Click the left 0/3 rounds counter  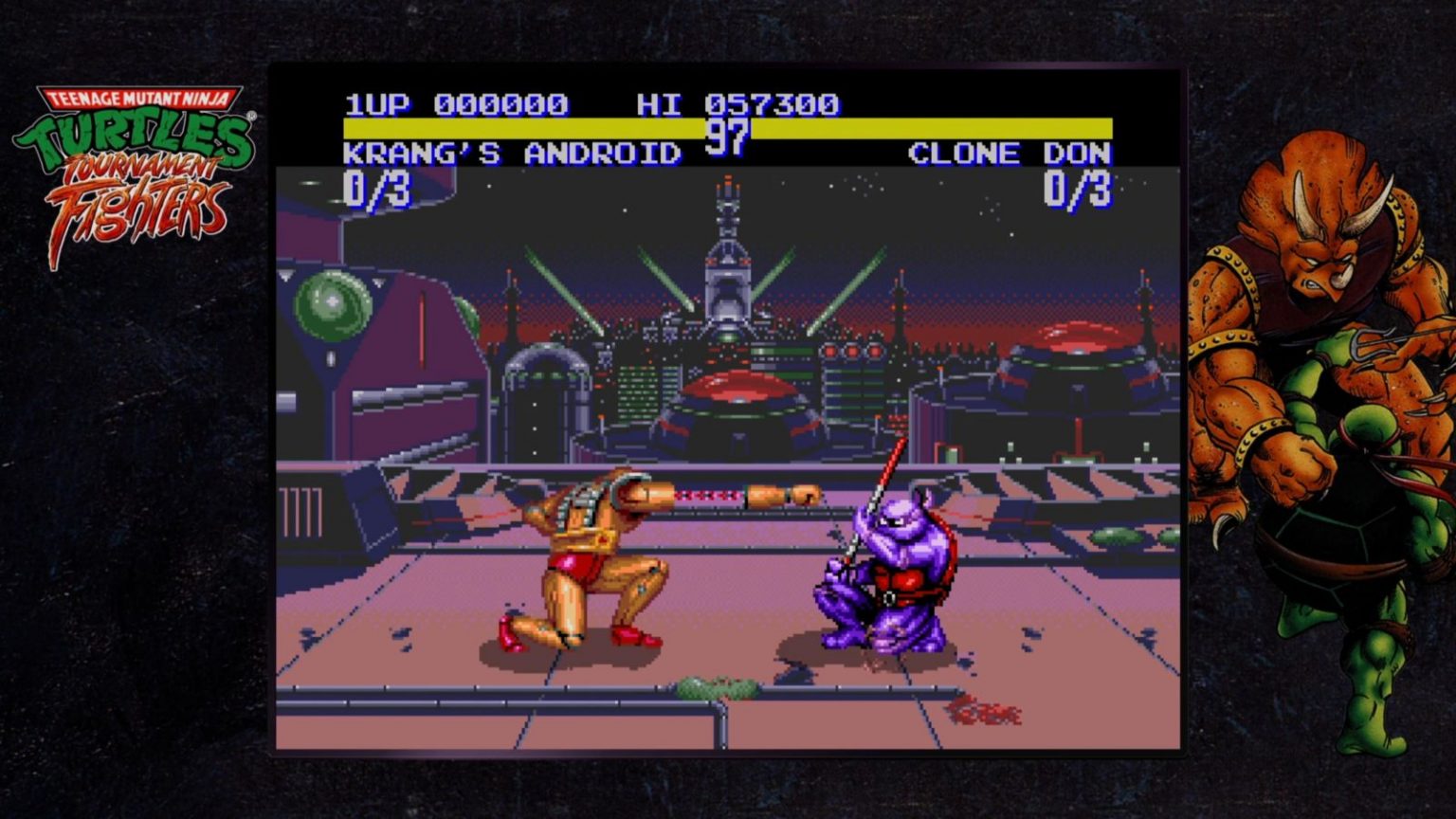(x=379, y=188)
